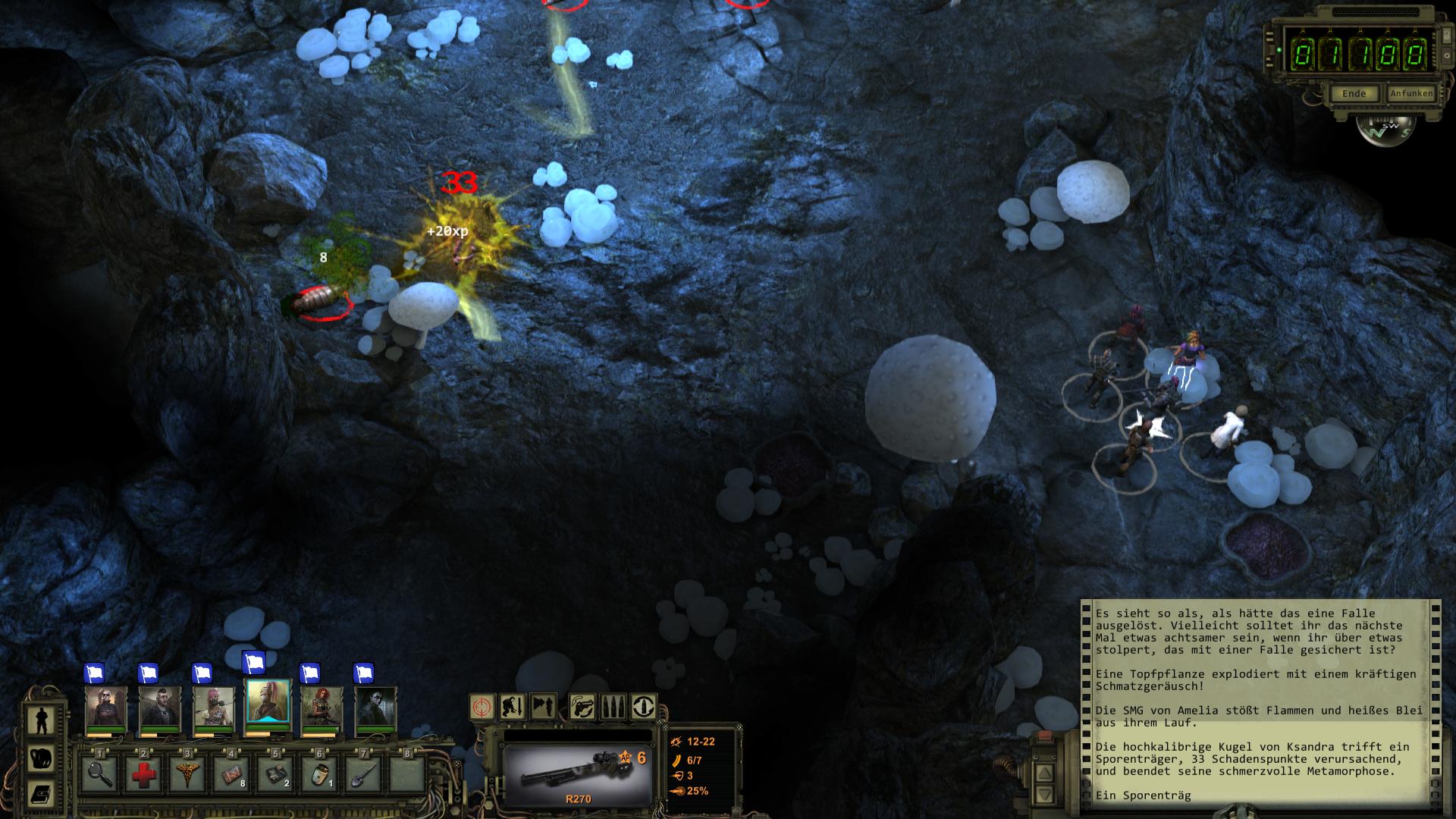Image resolution: width=1456 pixels, height=819 pixels.
Task: Use the magnifying glass perception skill slot
Action: tap(99, 775)
